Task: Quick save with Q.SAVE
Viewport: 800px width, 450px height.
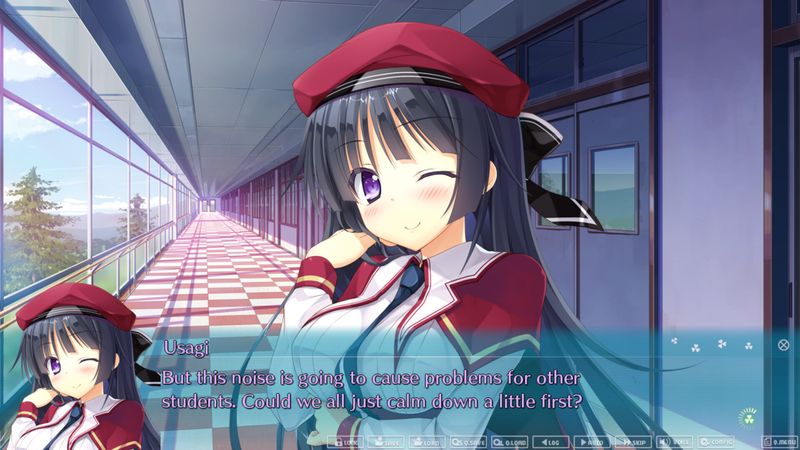Action: click(x=469, y=441)
